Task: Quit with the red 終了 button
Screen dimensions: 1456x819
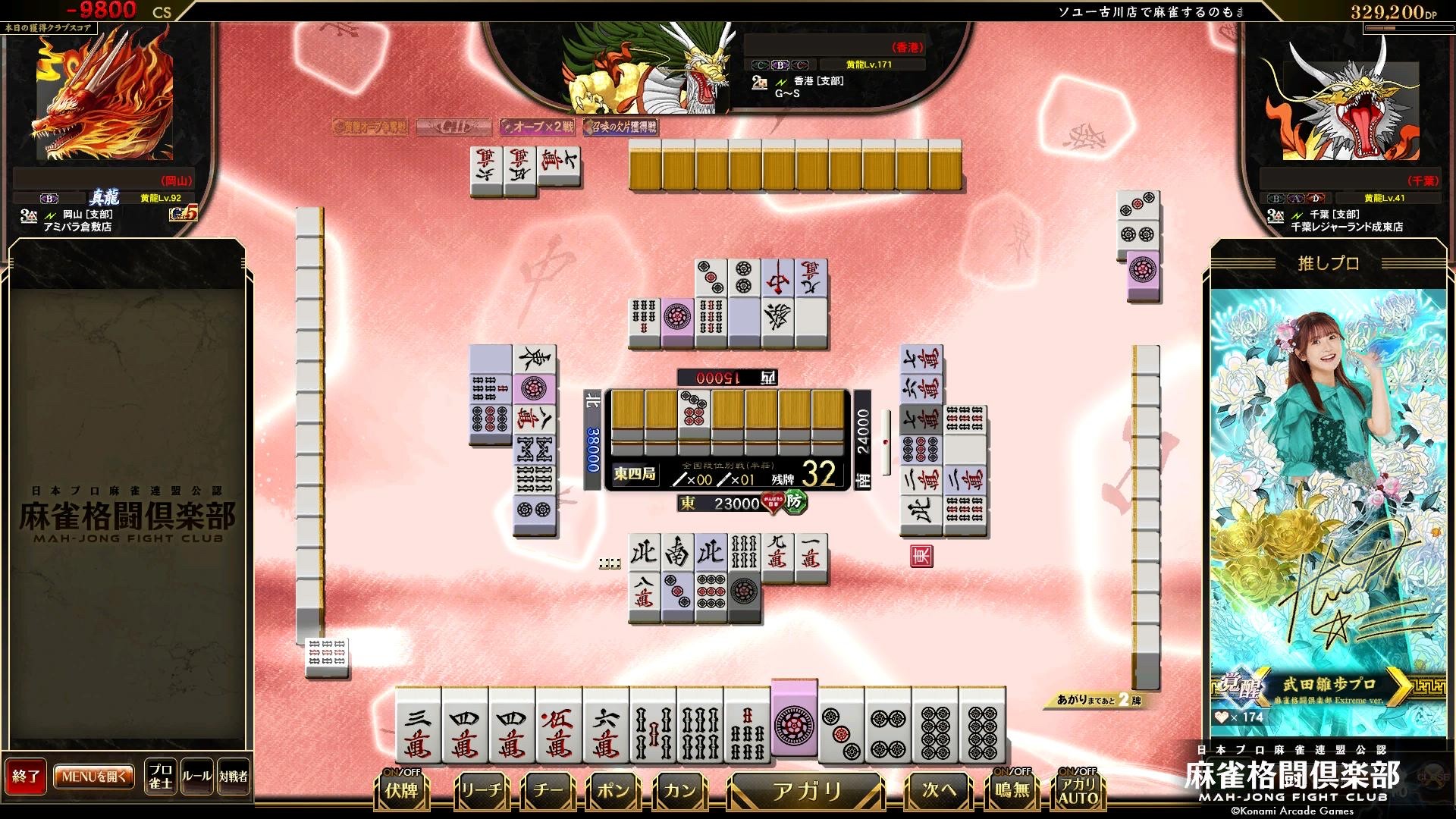Action: (x=26, y=777)
